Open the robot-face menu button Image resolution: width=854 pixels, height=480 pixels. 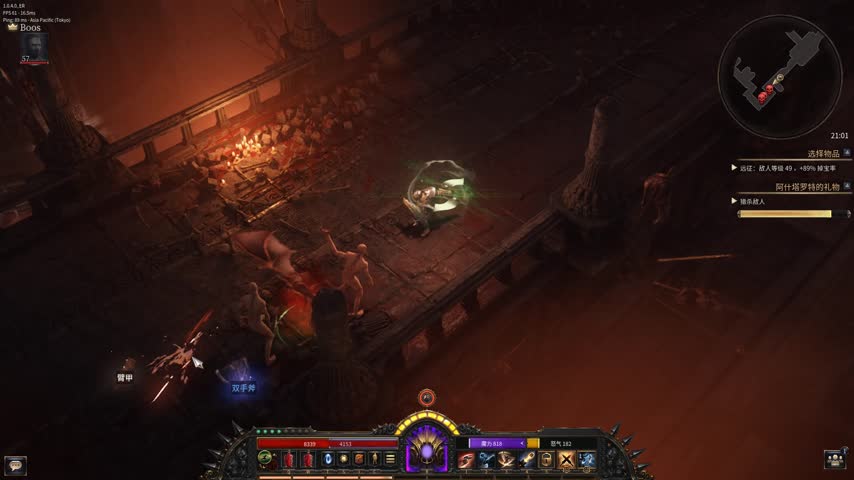click(836, 459)
